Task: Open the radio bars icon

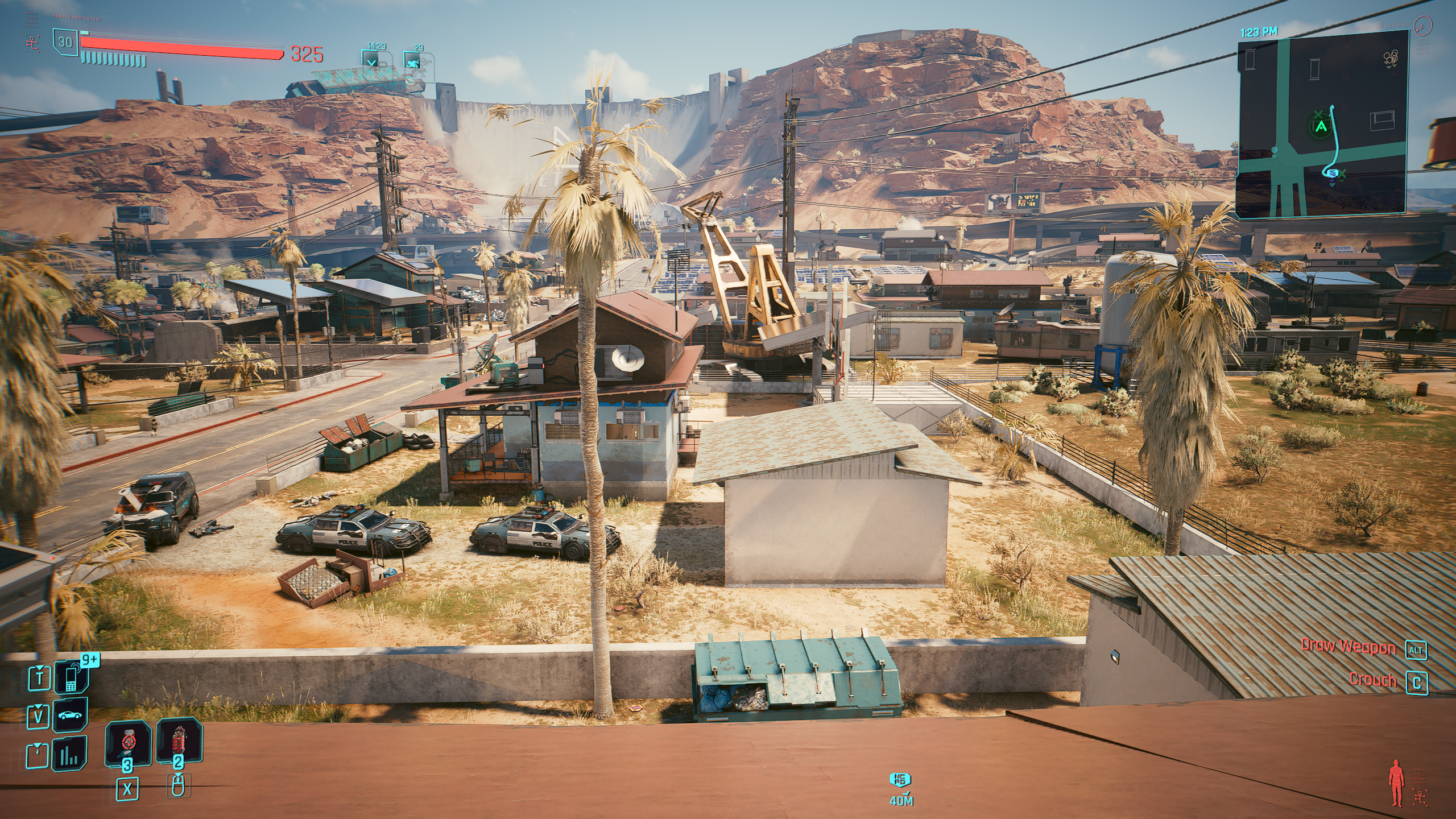Action: (x=71, y=754)
